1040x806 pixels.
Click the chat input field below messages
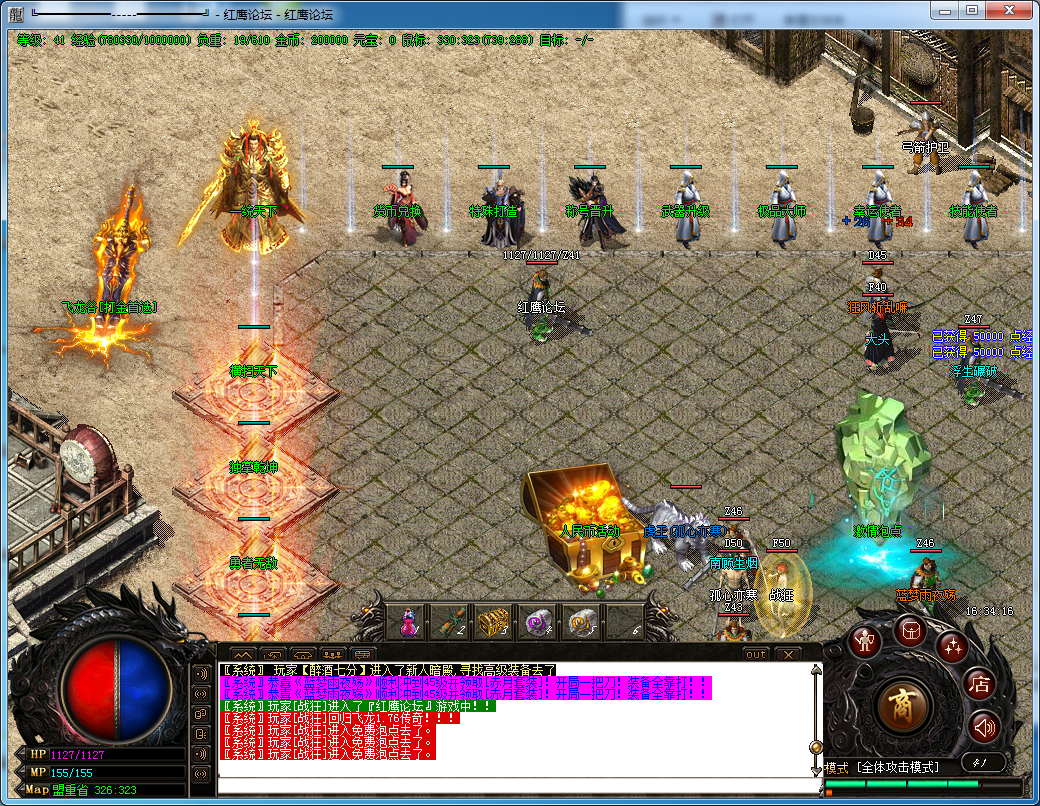[x=515, y=784]
